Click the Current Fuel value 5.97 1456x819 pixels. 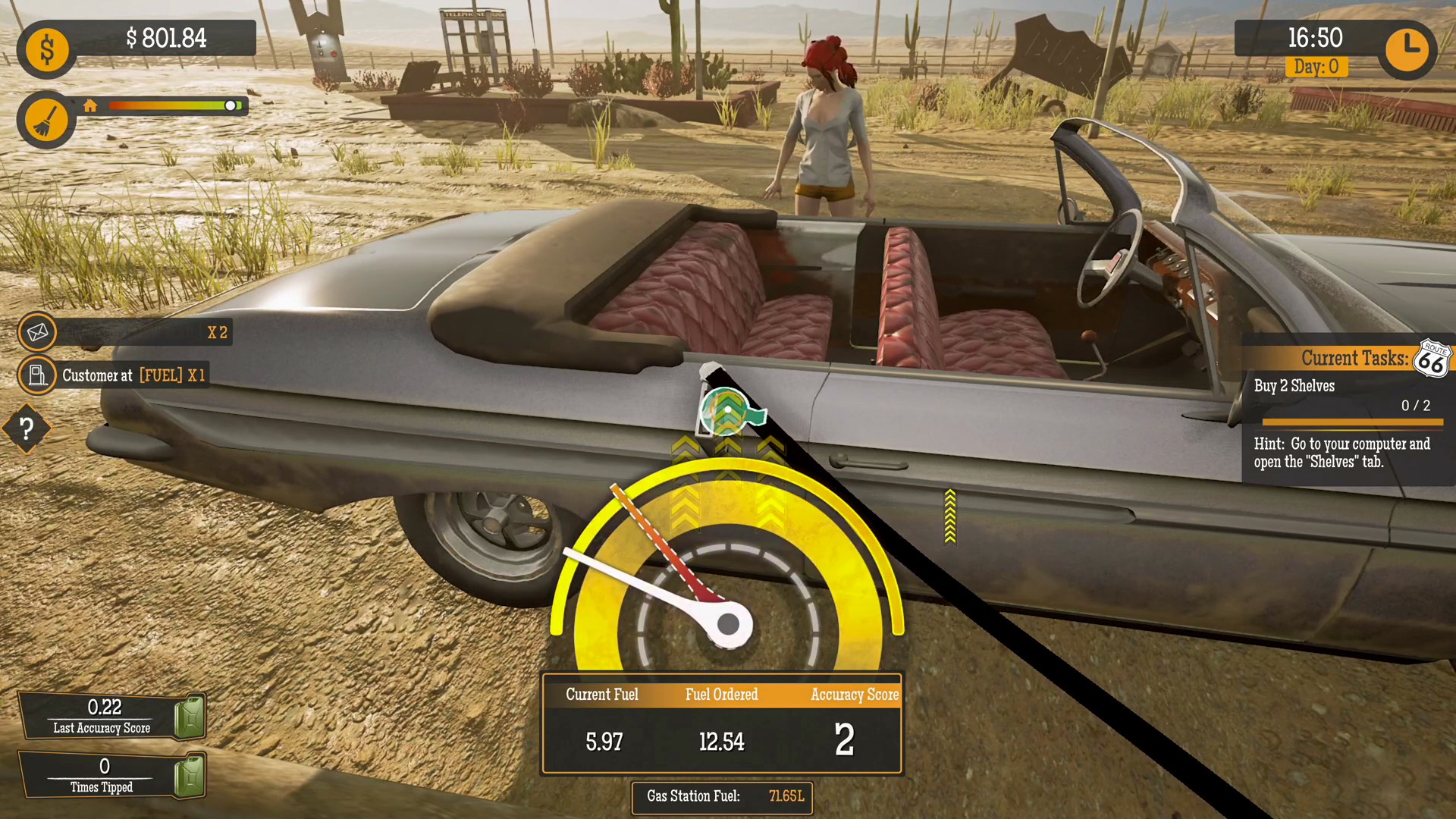point(603,742)
